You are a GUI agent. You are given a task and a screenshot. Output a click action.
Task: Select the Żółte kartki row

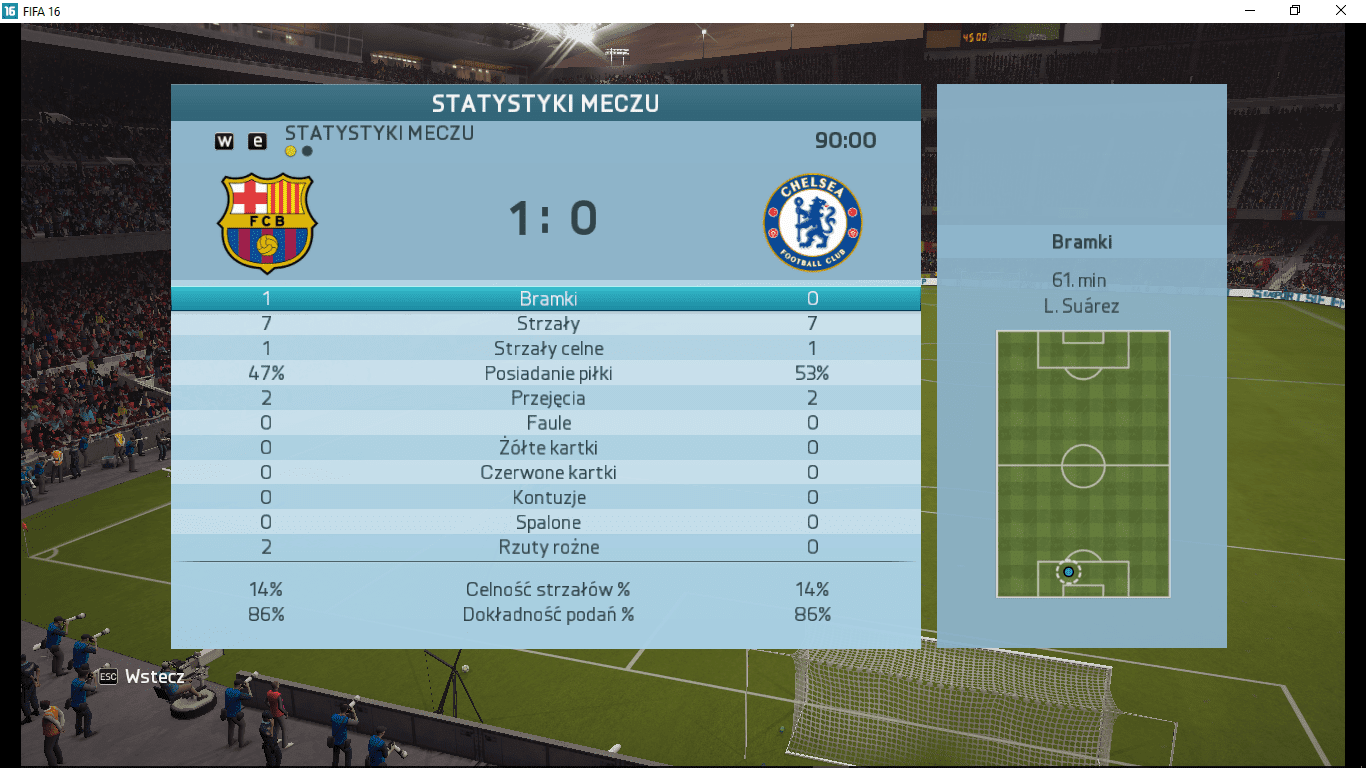pos(546,448)
